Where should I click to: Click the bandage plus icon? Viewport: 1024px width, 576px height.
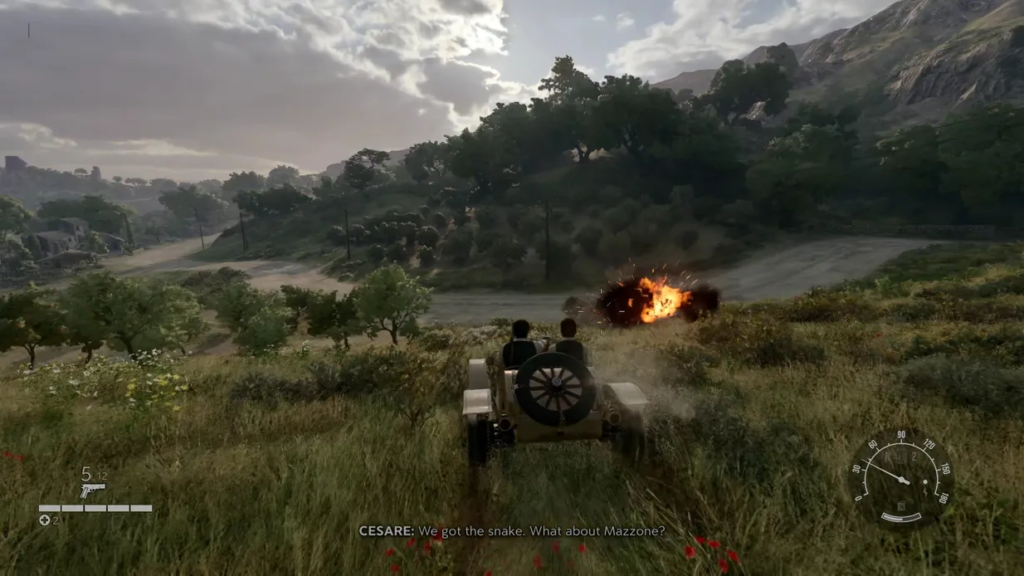(44, 520)
